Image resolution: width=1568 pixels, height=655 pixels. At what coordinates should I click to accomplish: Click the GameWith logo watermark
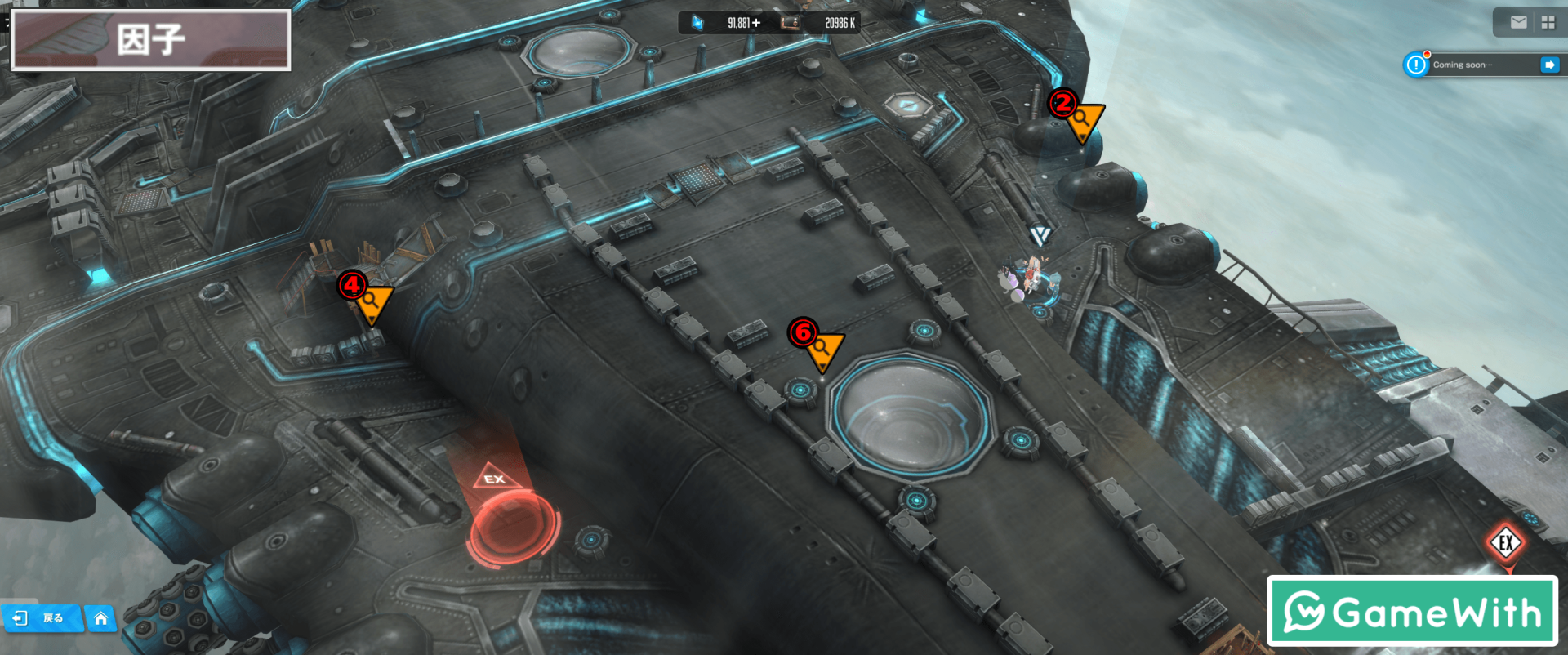tap(1412, 611)
